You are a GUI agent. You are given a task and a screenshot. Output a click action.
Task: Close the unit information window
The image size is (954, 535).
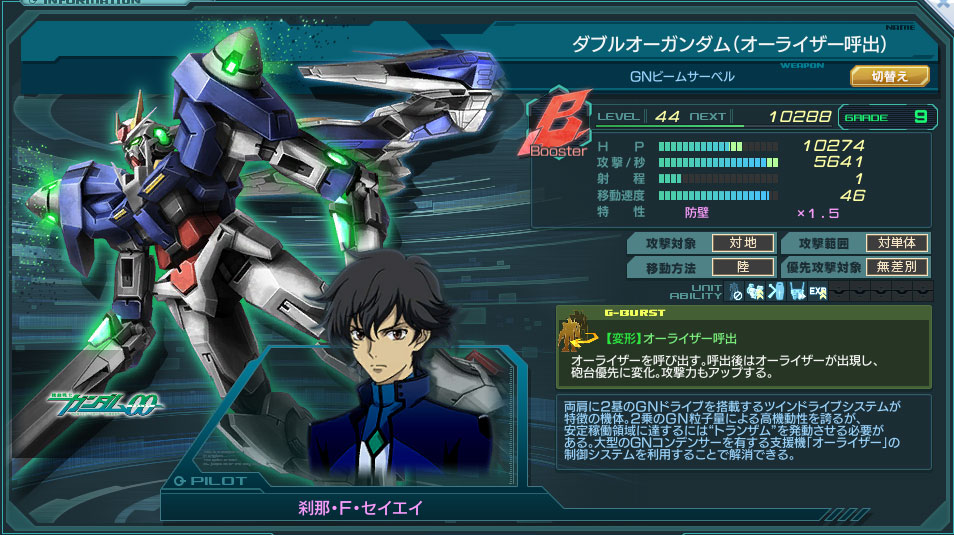[x=946, y=5]
